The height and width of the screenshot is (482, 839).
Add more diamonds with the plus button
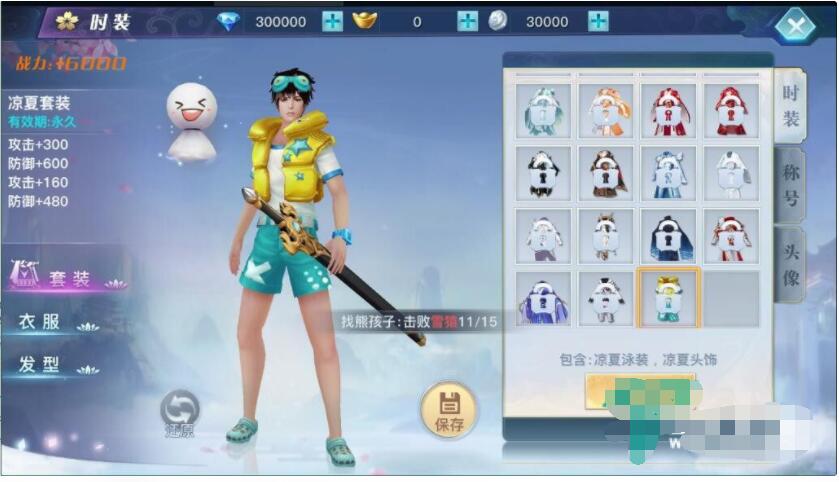click(x=332, y=21)
